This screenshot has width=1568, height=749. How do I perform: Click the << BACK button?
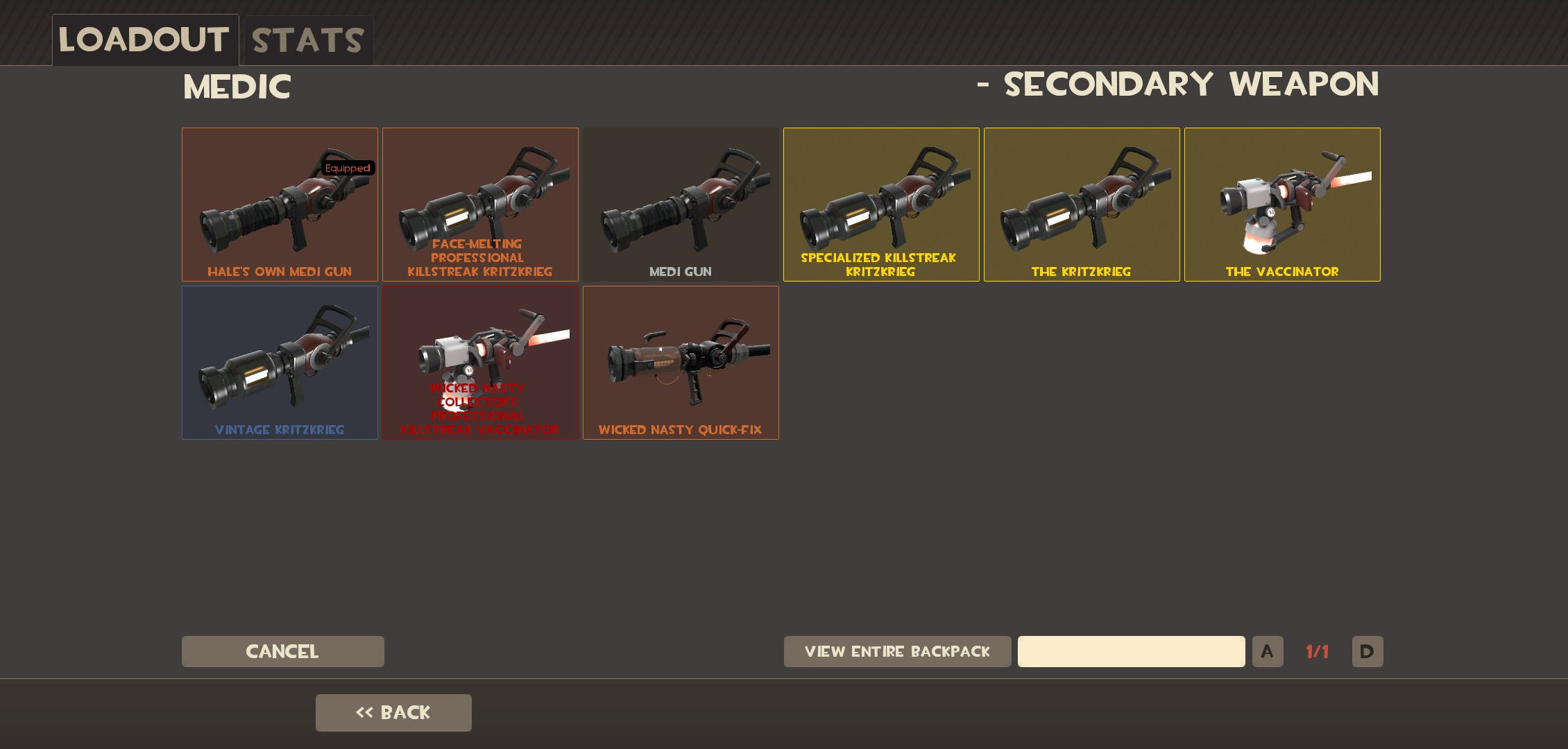[x=393, y=712]
